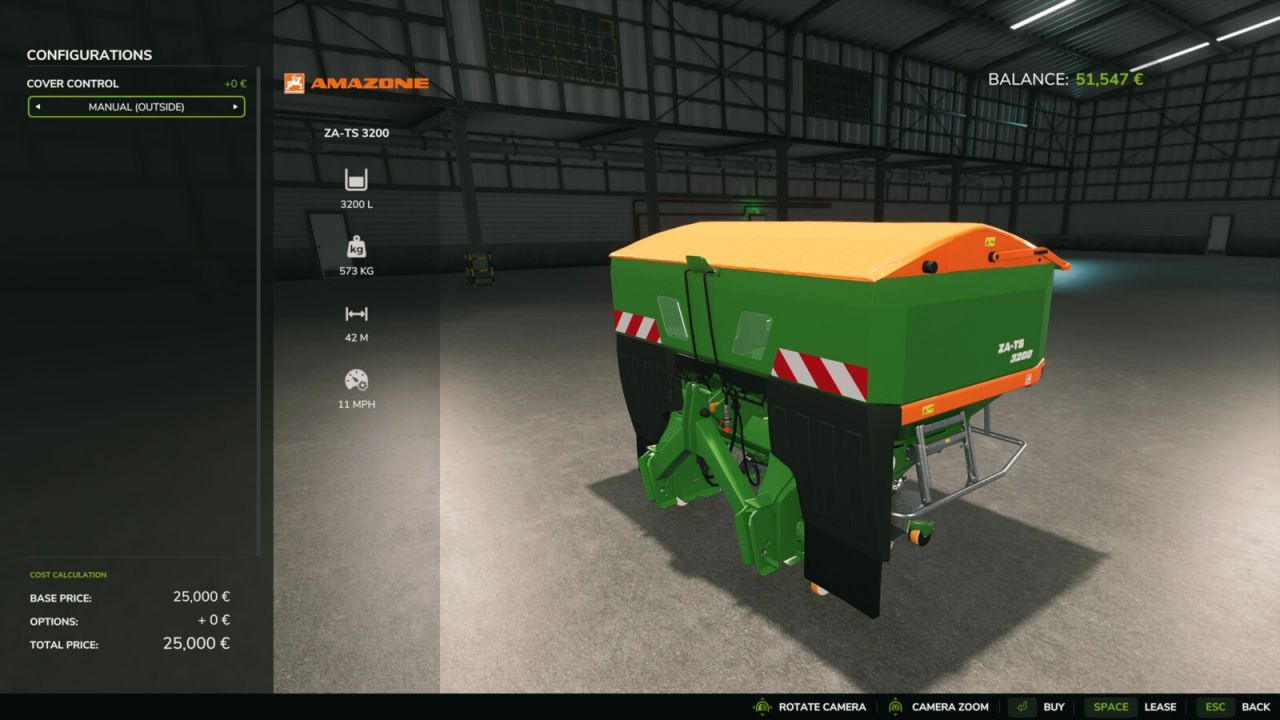Image resolution: width=1280 pixels, height=720 pixels.
Task: Click BUY to purchase the ZA-TS 3200
Action: tap(1053, 706)
